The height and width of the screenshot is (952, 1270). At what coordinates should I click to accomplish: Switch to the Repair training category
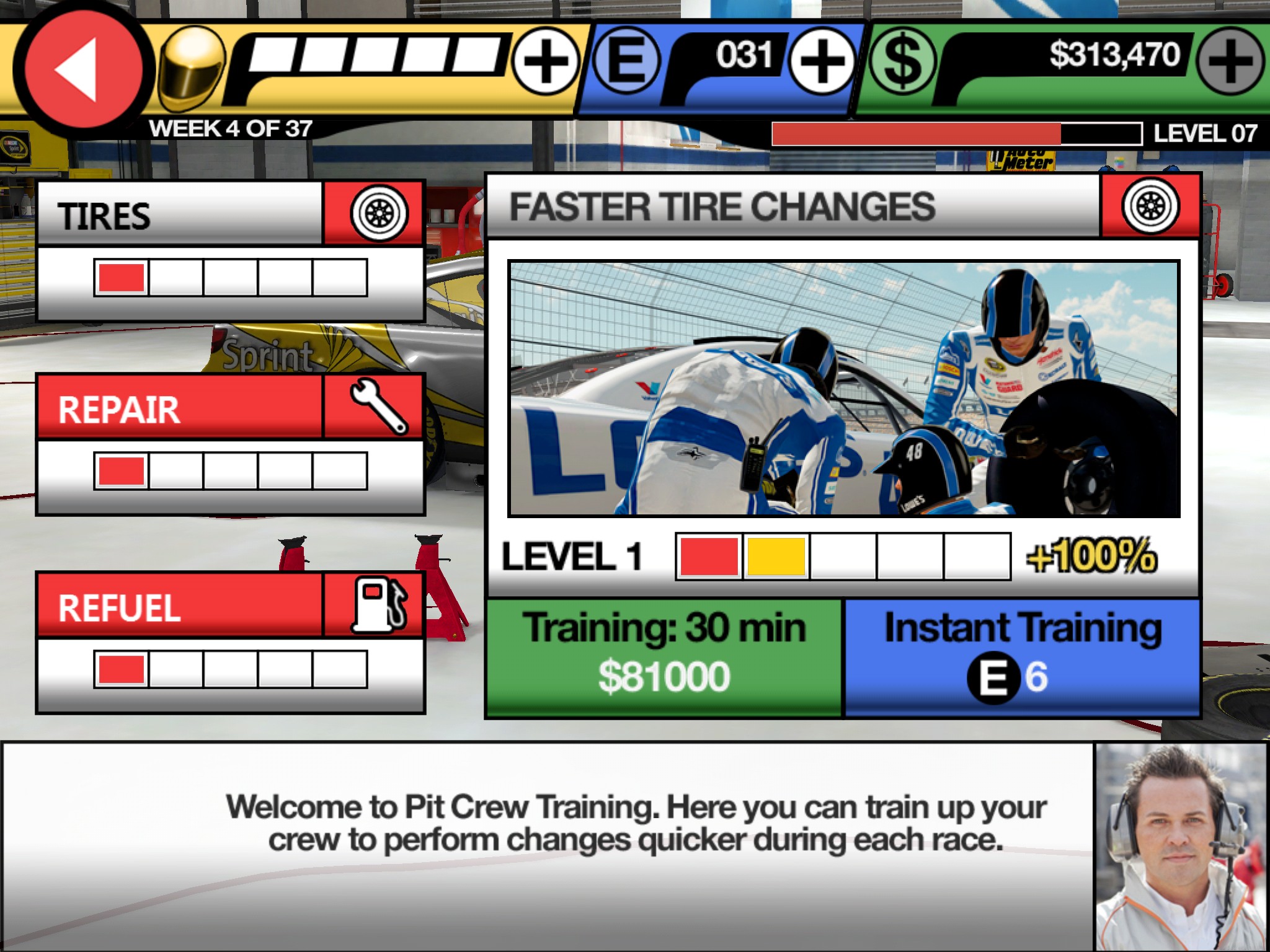click(231, 408)
